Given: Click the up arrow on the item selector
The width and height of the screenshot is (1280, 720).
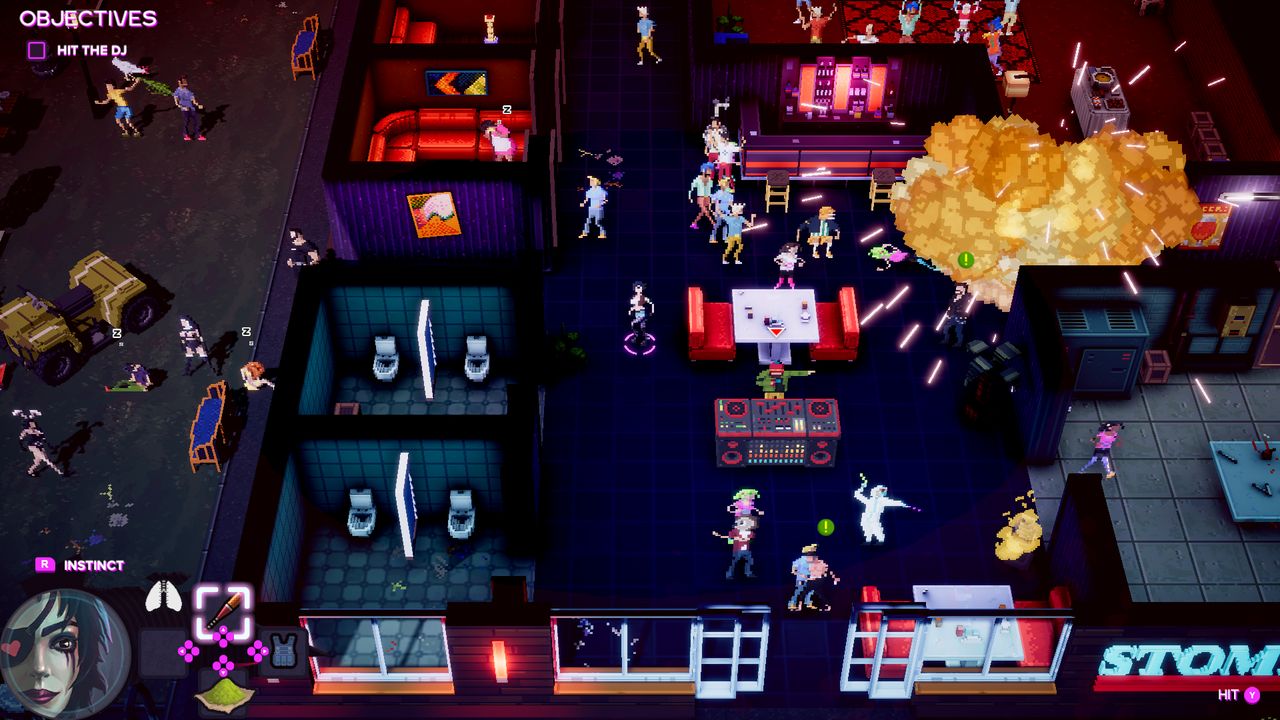Looking at the screenshot, I should (x=222, y=630).
